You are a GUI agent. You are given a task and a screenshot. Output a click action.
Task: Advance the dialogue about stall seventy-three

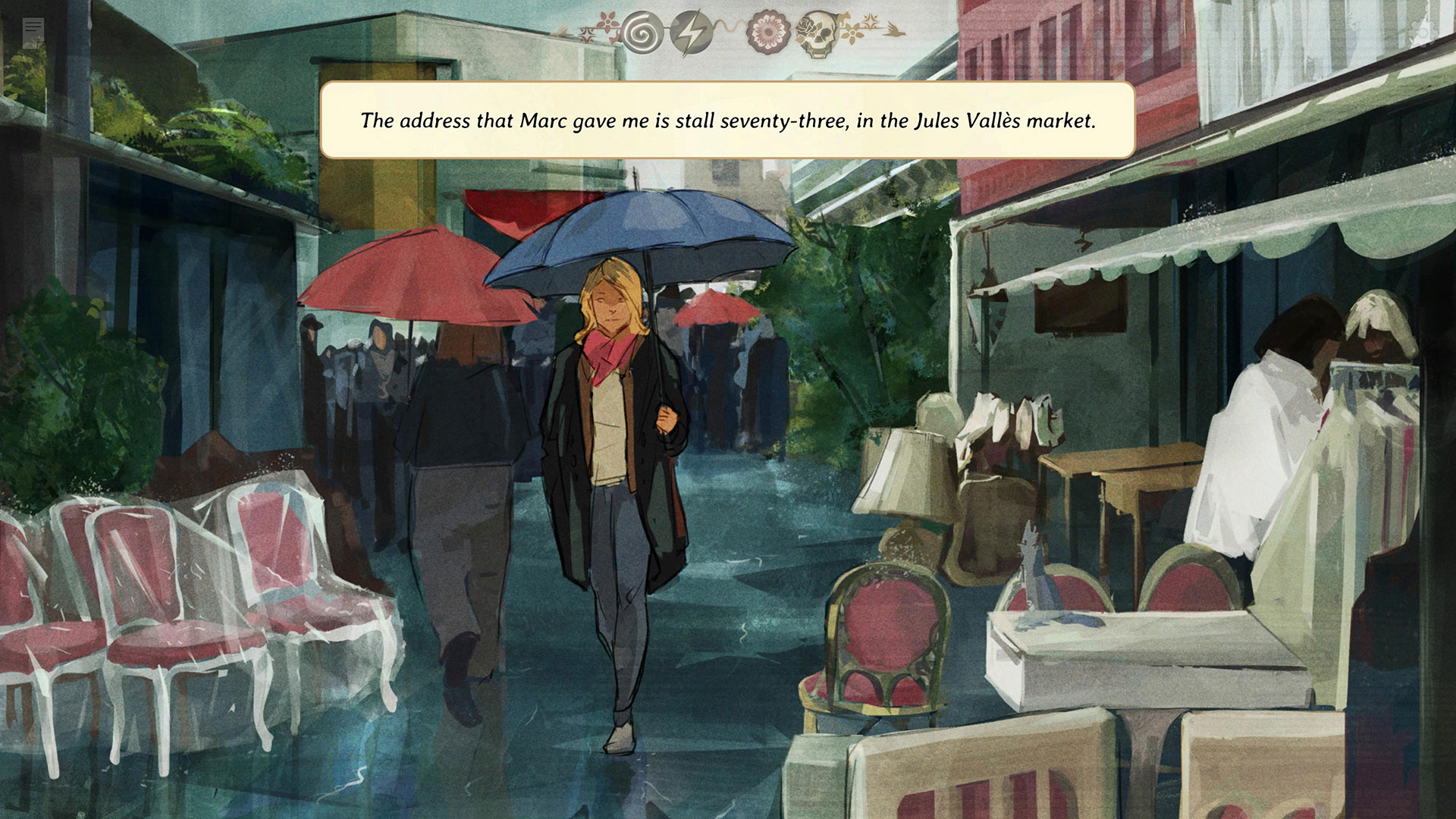tap(727, 121)
